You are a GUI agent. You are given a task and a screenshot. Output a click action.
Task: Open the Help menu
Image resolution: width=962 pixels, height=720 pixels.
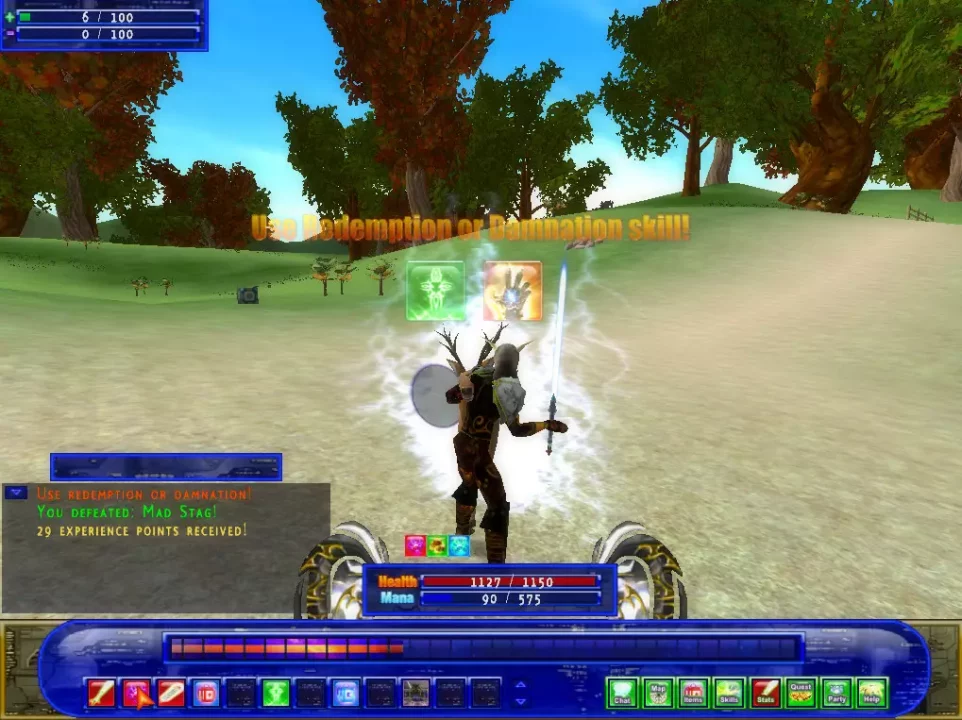[x=872, y=693]
